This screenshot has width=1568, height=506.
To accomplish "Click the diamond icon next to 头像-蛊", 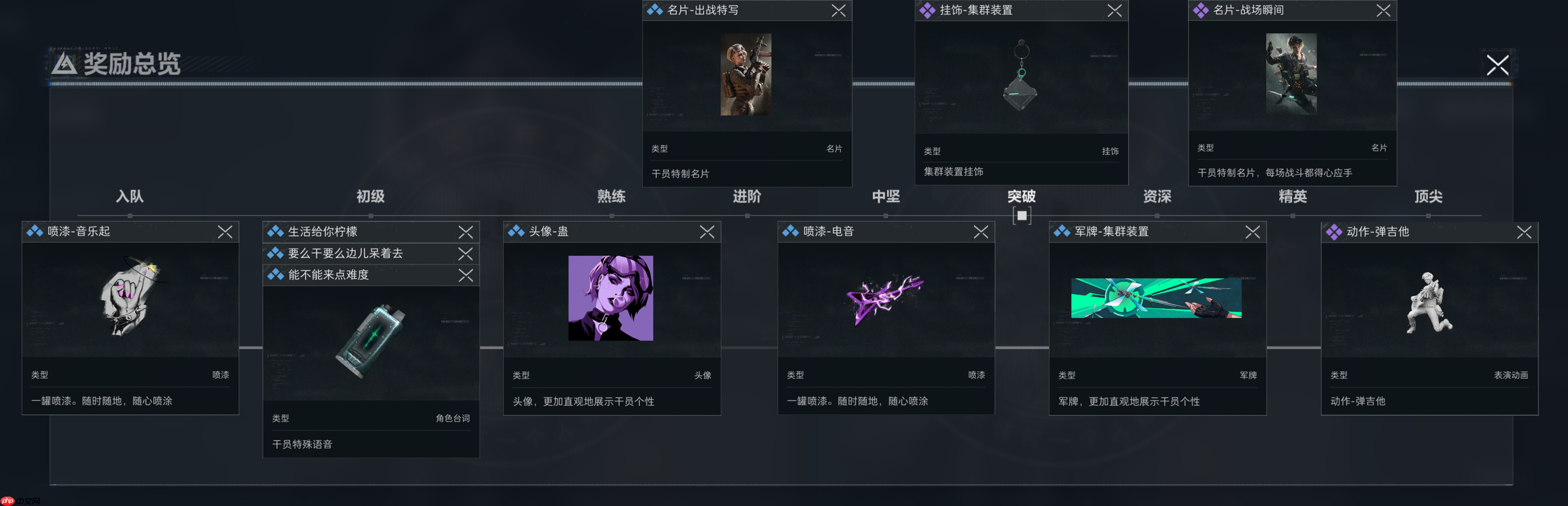I will click(515, 232).
